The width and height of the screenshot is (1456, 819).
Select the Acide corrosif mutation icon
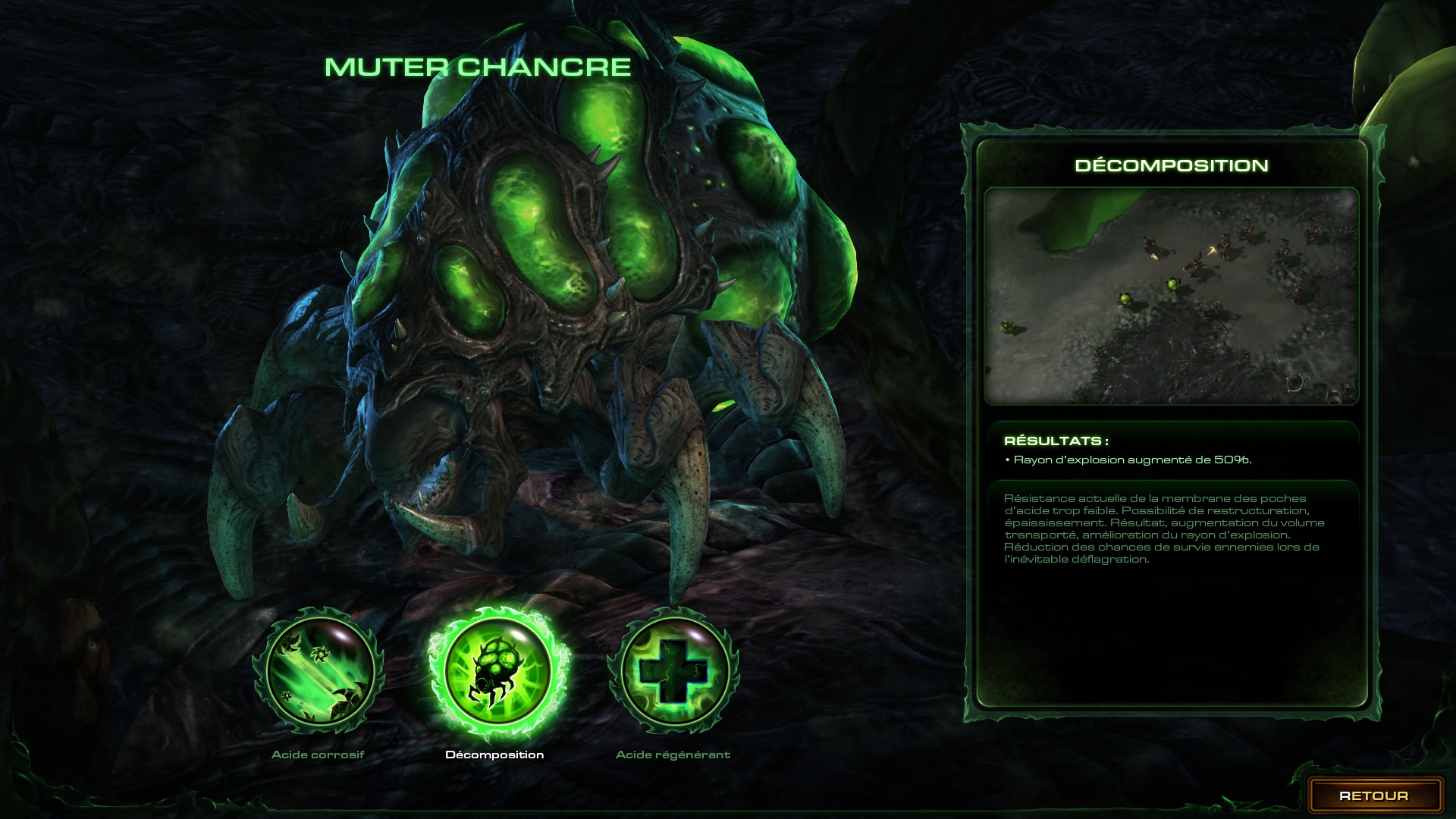click(318, 670)
